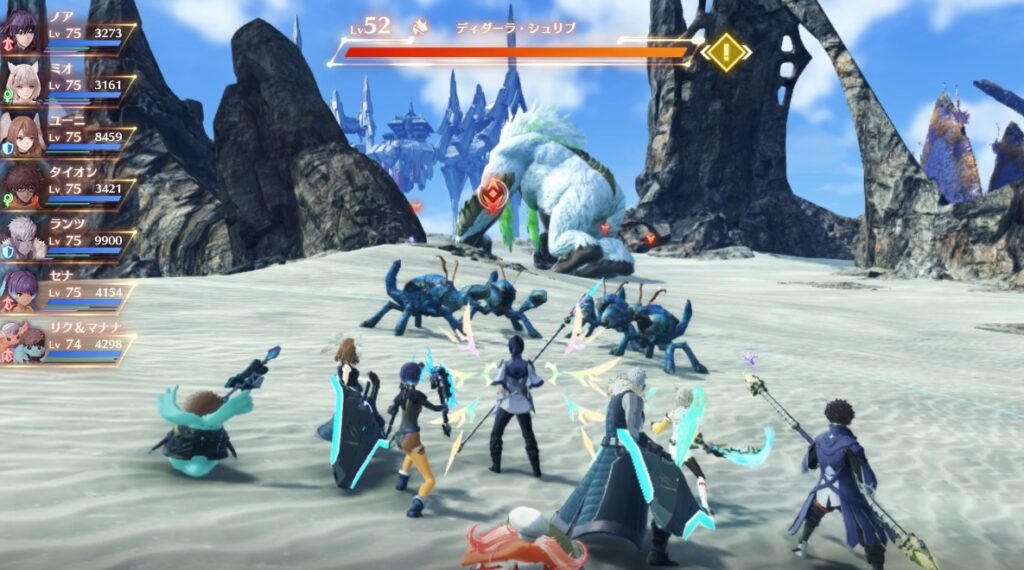
Task: Click Lanz's party portrait (ランツ)
Action: [x=22, y=239]
